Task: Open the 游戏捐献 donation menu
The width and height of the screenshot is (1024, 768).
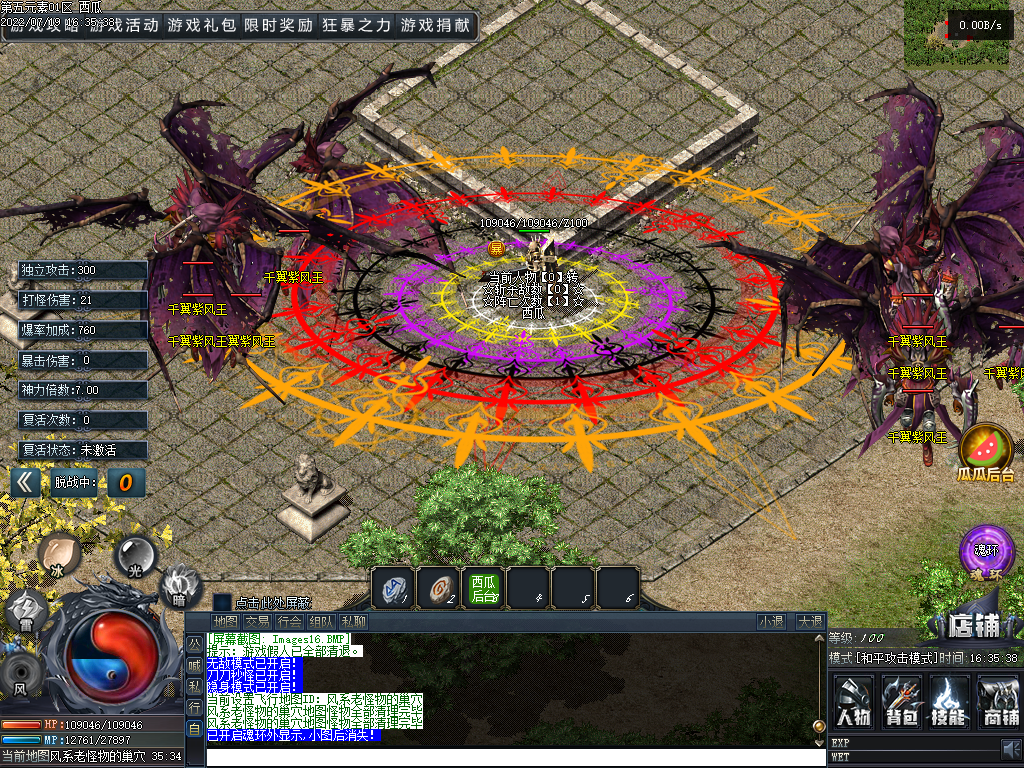Action: pos(434,25)
